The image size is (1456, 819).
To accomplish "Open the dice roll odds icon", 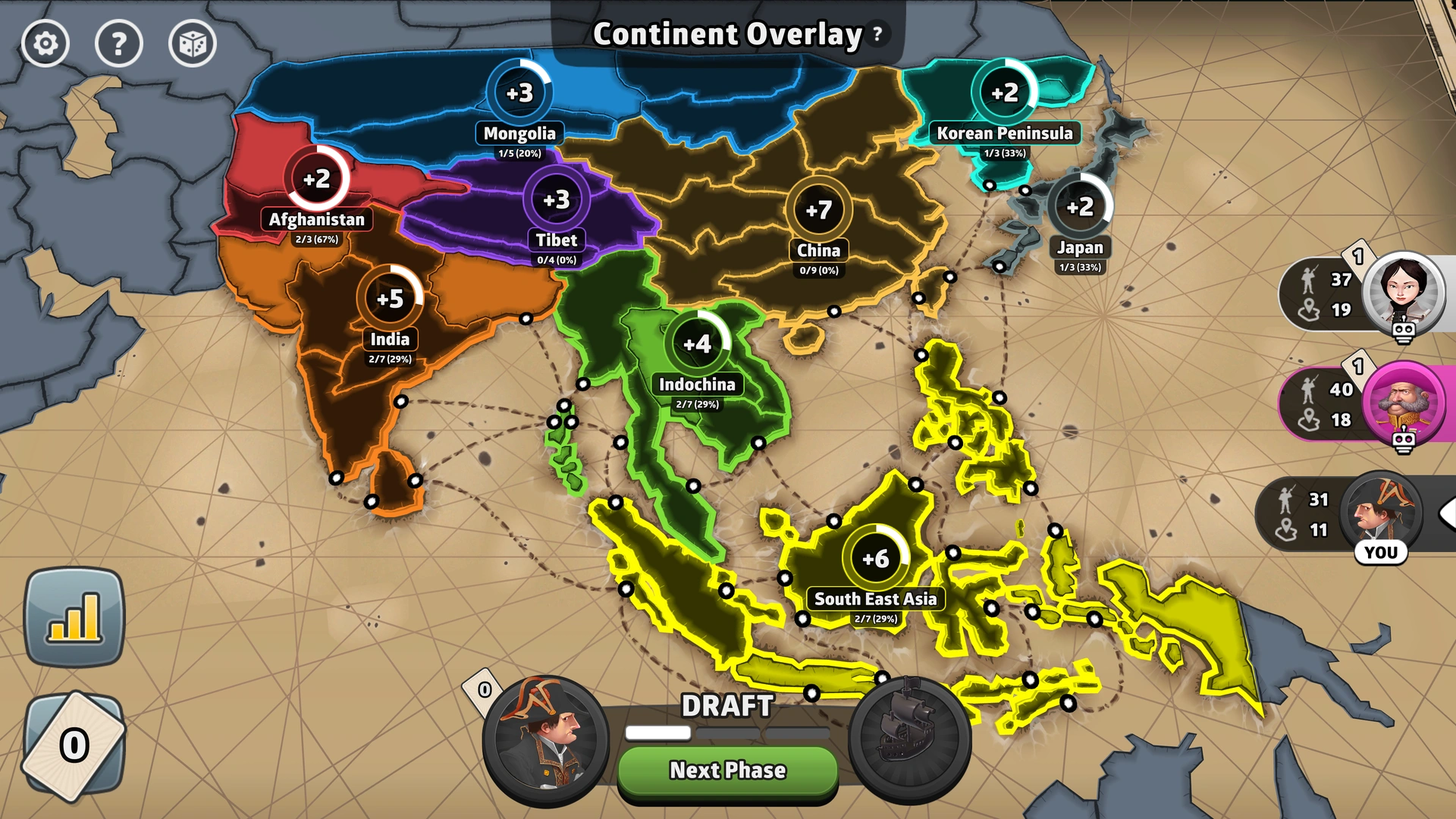I will pyautogui.click(x=192, y=44).
